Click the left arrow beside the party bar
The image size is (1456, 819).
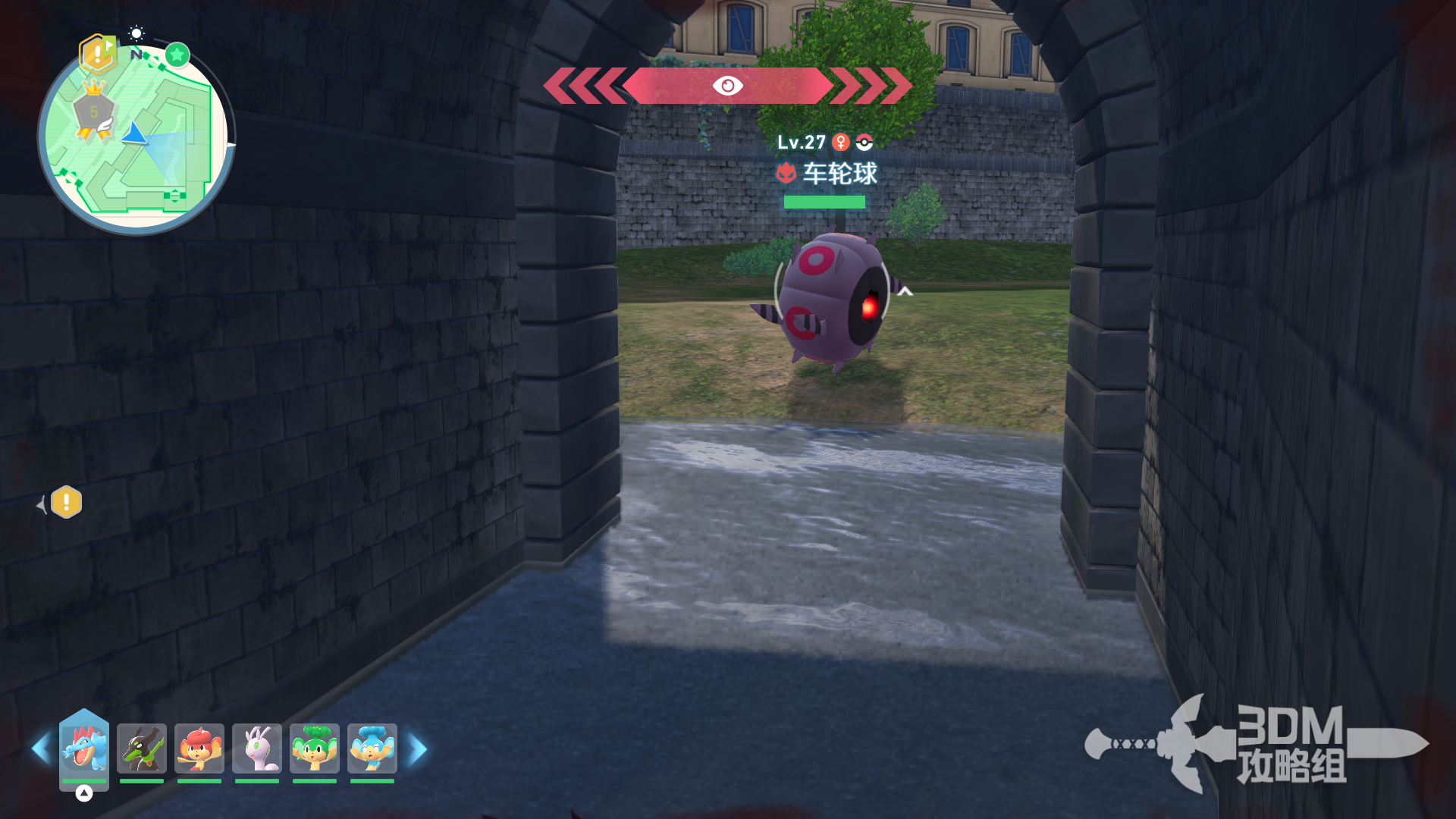(x=40, y=749)
